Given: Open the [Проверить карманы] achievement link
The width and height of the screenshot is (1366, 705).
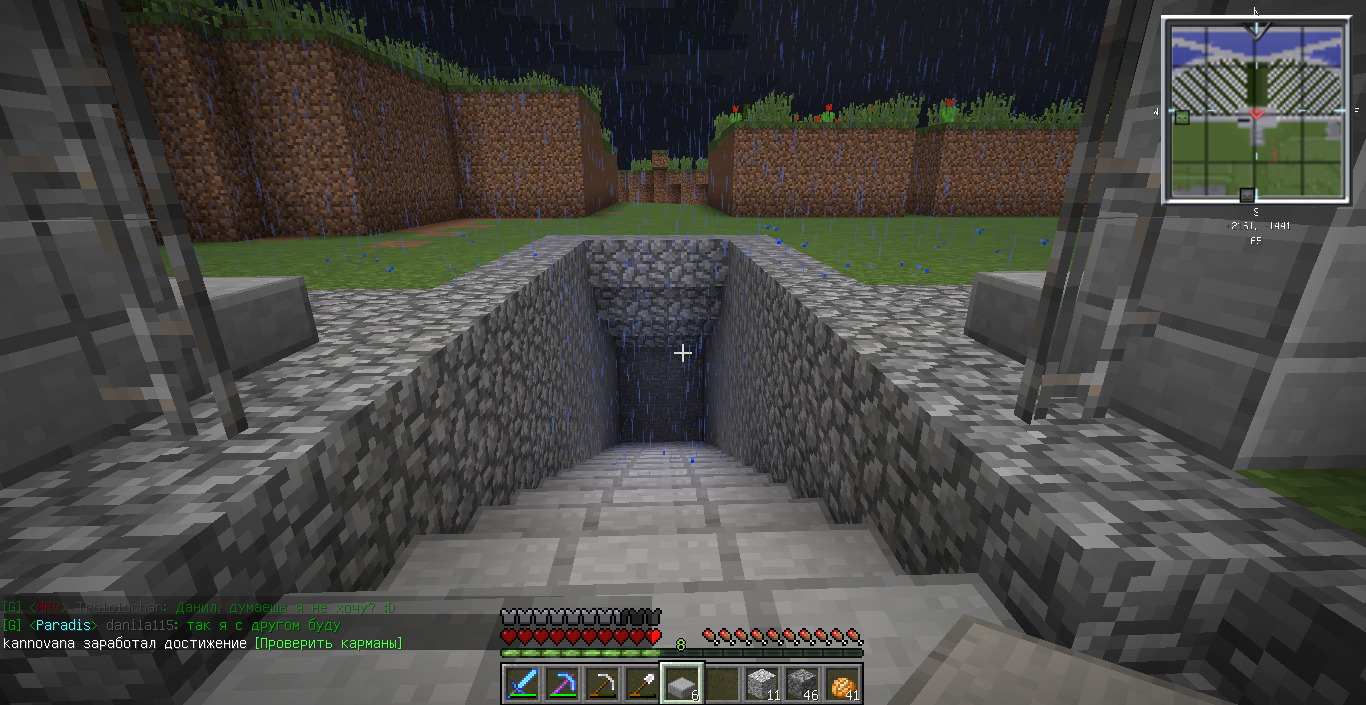Looking at the screenshot, I should point(328,643).
